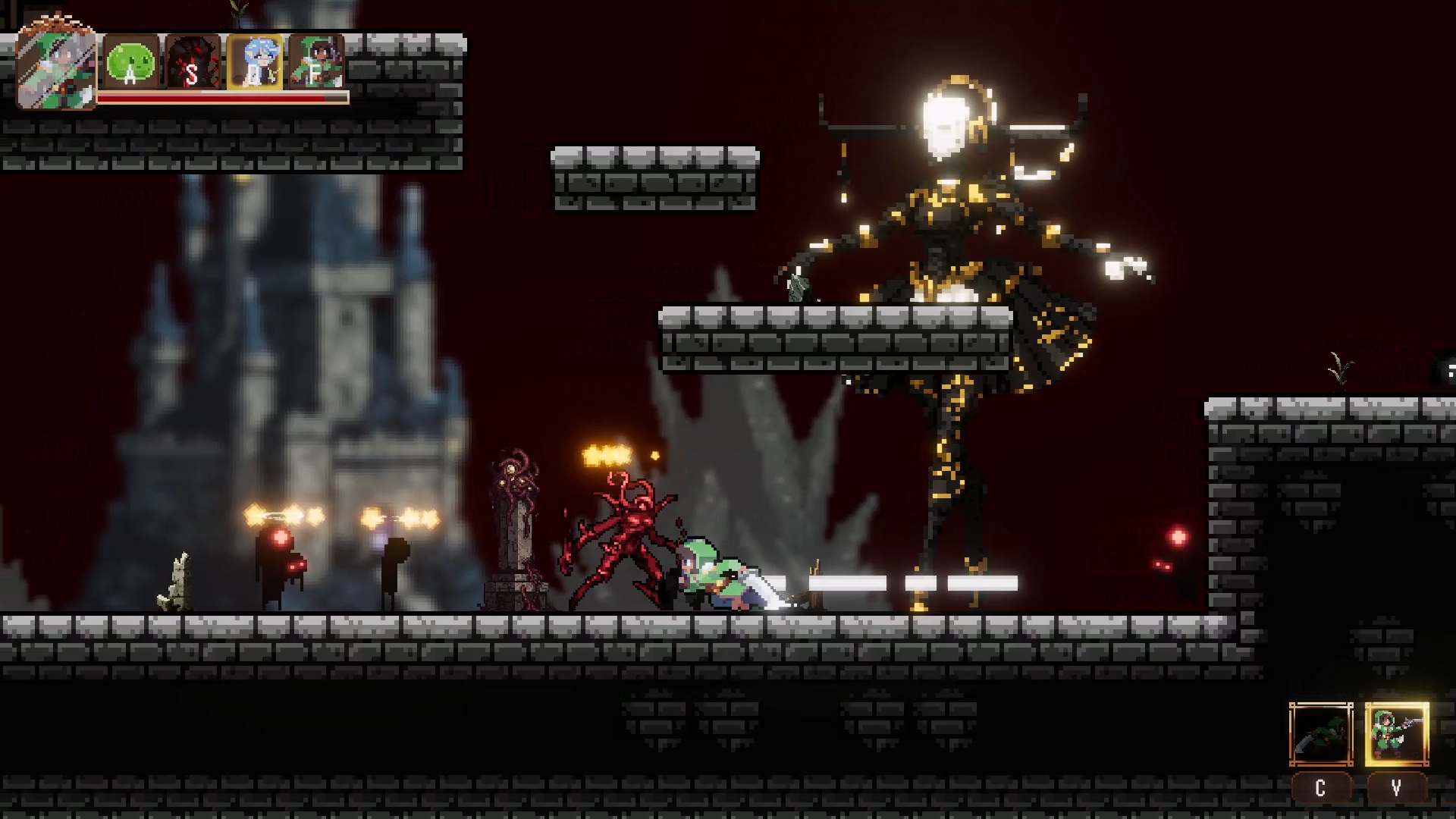Switch to the green-hooded gunner slot
Image resolution: width=1456 pixels, height=819 pixels.
(316, 62)
